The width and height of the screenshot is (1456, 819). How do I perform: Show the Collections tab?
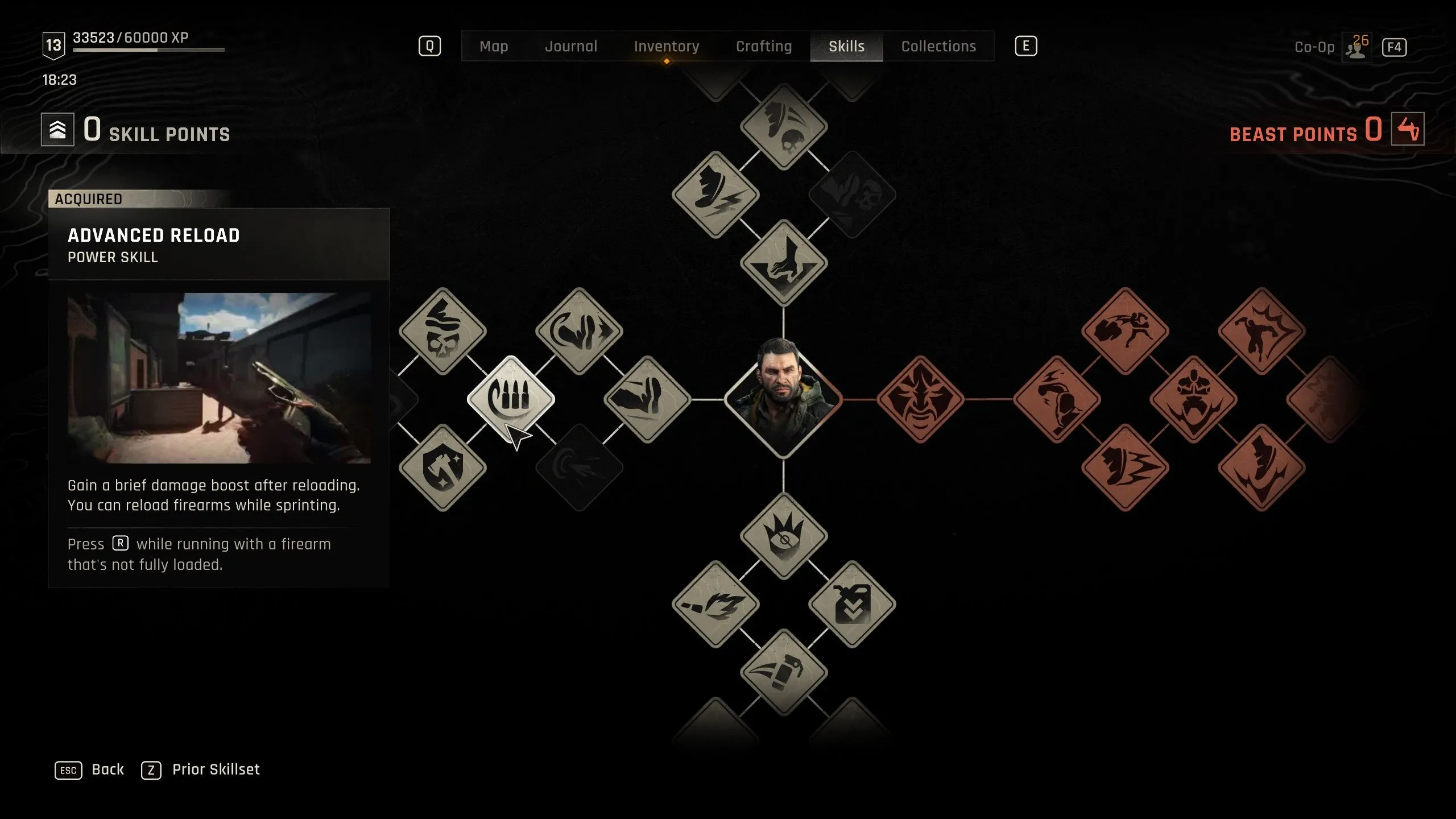coord(938,47)
